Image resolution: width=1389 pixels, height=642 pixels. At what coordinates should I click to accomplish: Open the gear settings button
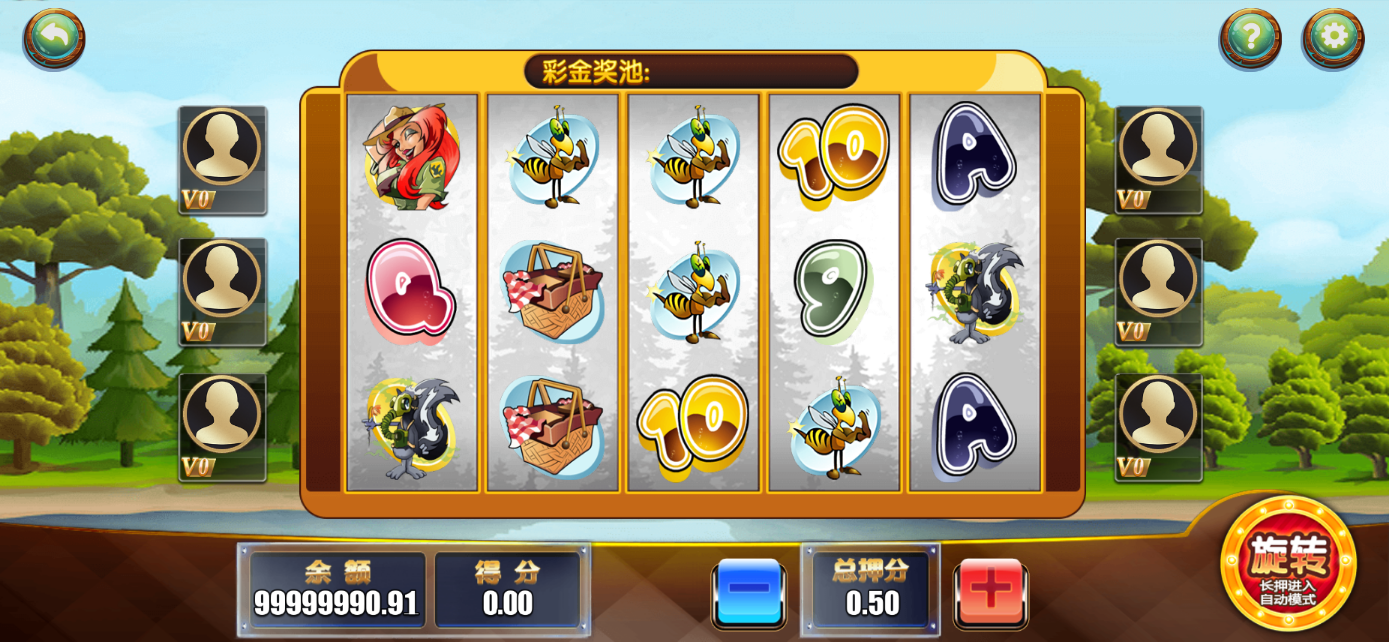(x=1333, y=38)
